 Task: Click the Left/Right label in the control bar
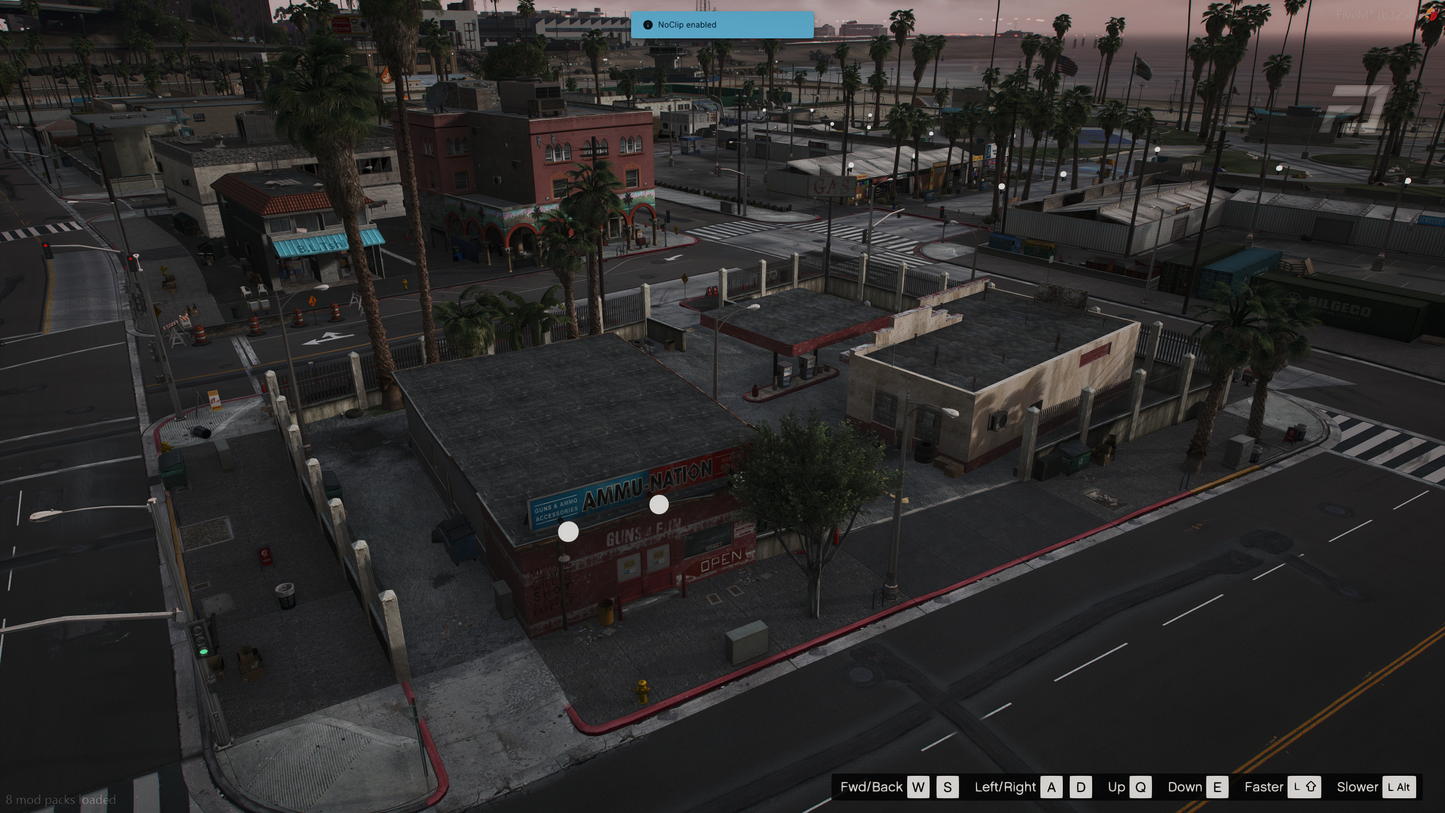1007,787
